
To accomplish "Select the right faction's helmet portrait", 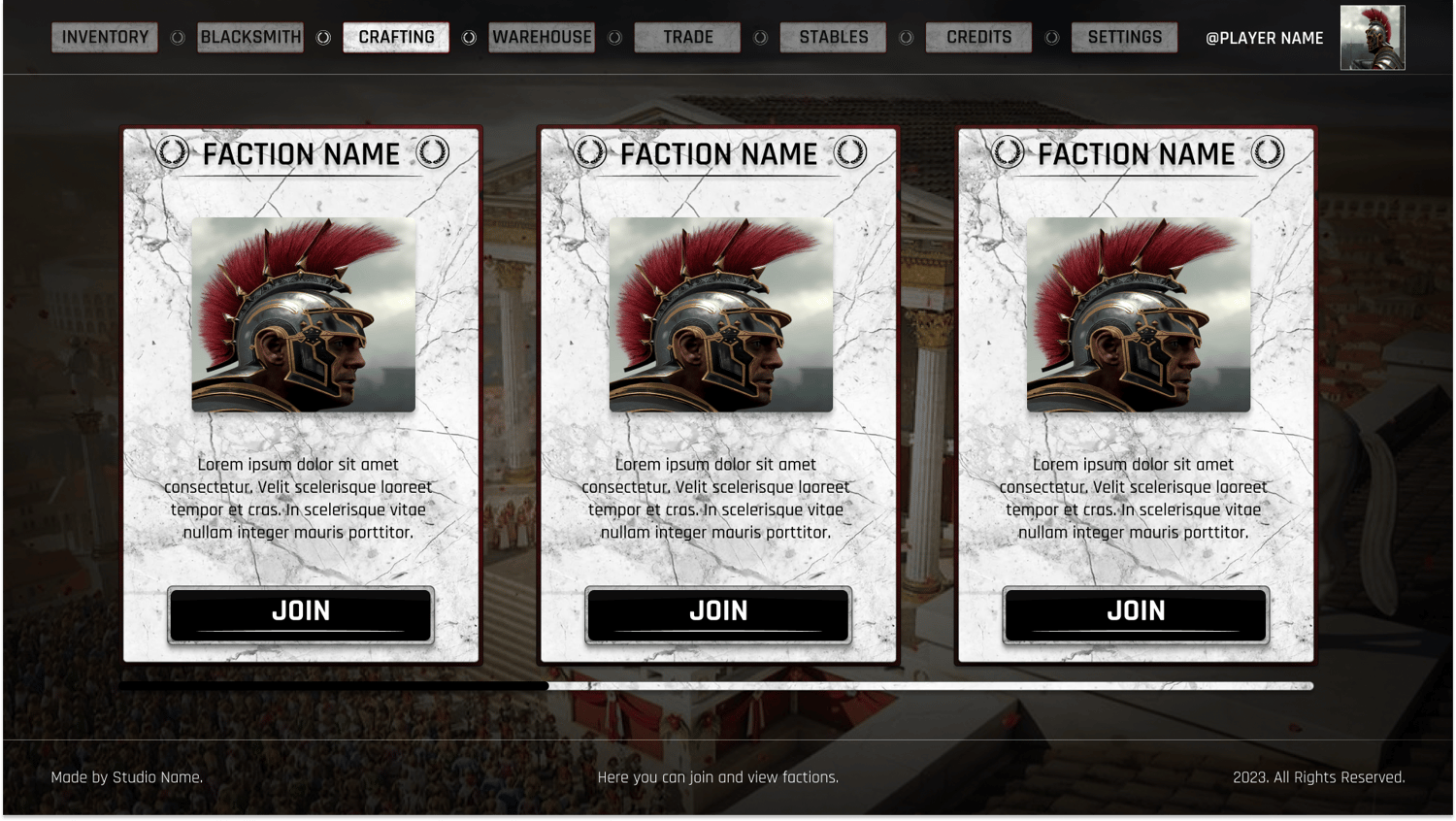I will coord(1139,315).
